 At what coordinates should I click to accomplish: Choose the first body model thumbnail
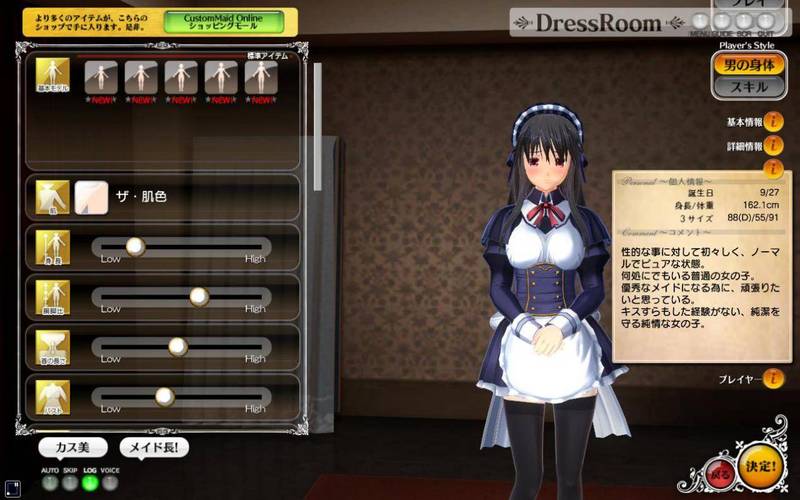tap(100, 76)
